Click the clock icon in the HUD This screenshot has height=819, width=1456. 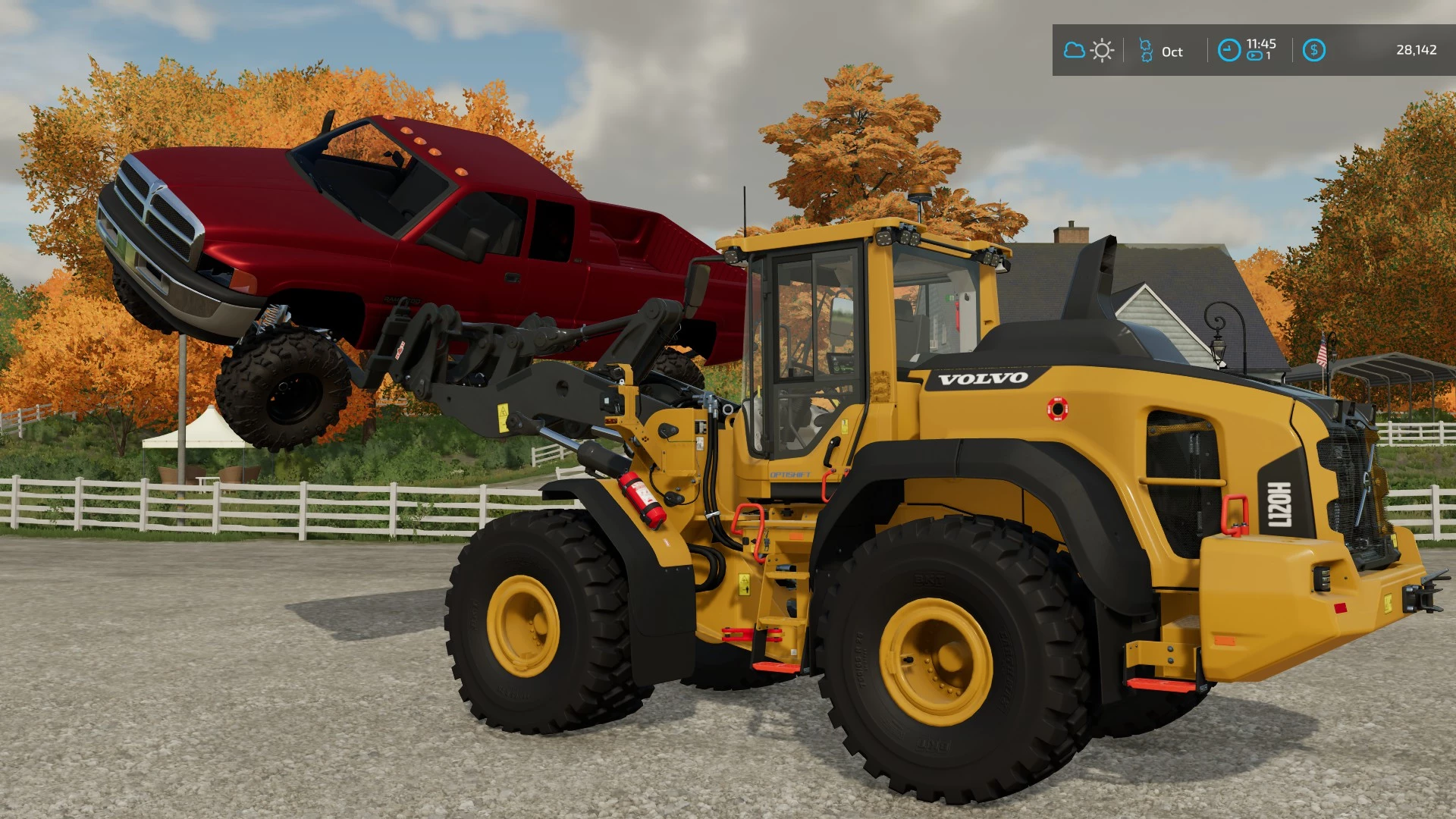click(1228, 51)
